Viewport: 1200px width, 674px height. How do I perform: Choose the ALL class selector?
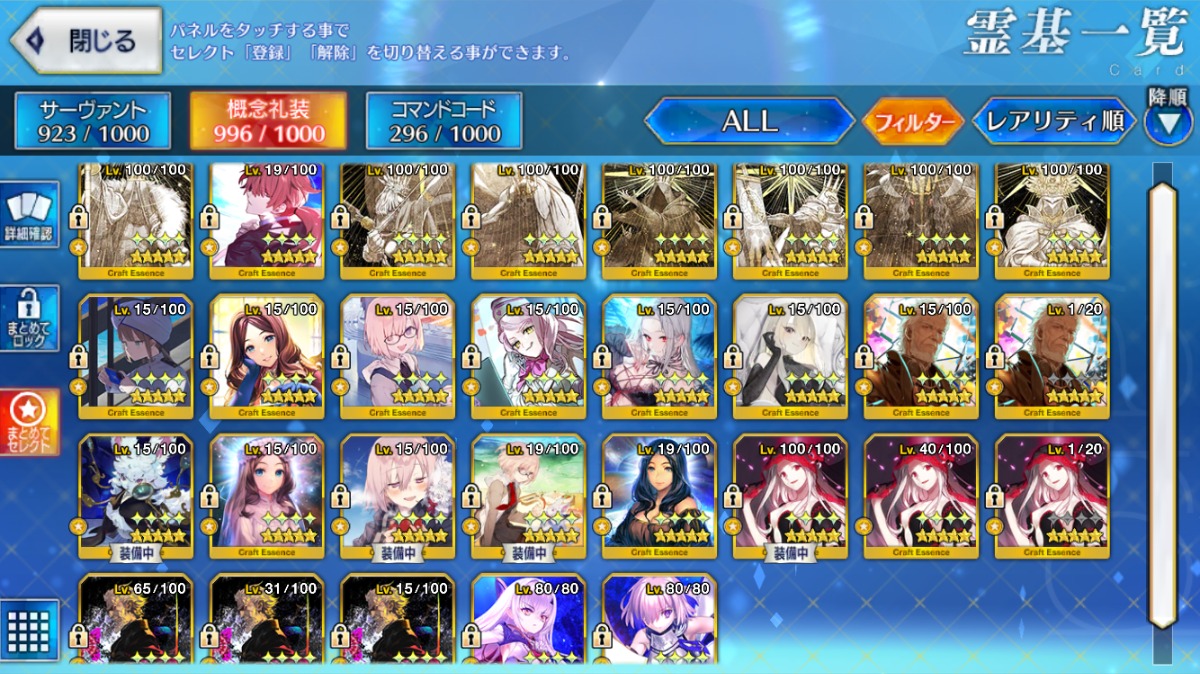(749, 122)
